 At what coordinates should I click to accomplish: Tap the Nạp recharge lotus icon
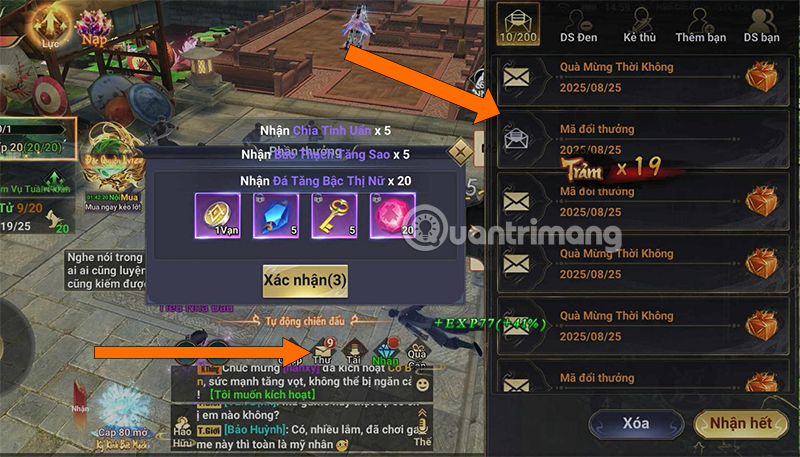(x=95, y=30)
